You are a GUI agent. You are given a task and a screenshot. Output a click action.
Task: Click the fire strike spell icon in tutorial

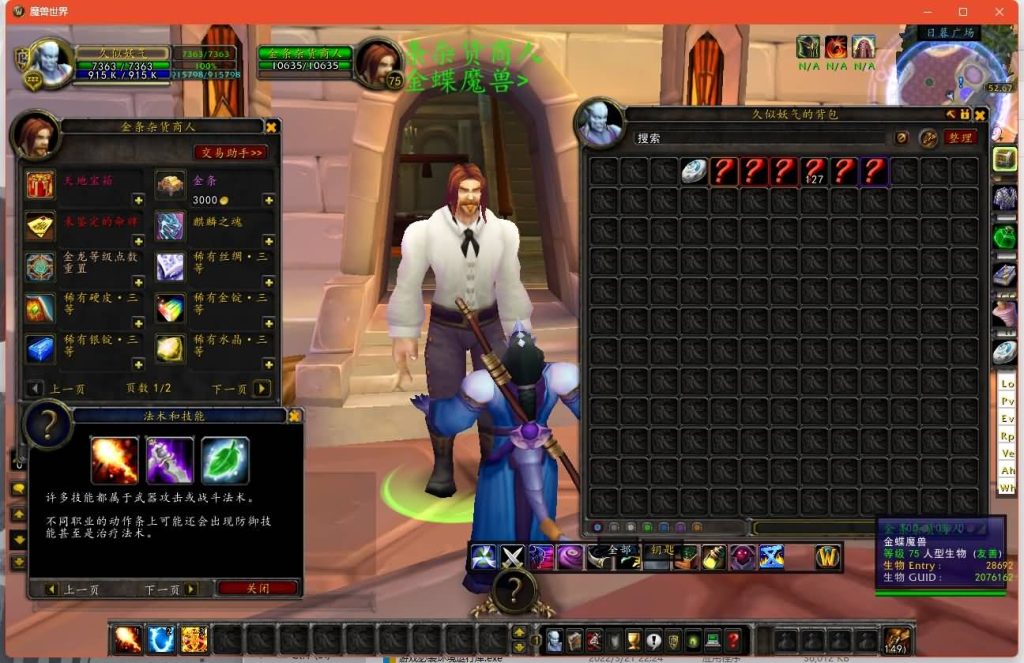[x=115, y=461]
